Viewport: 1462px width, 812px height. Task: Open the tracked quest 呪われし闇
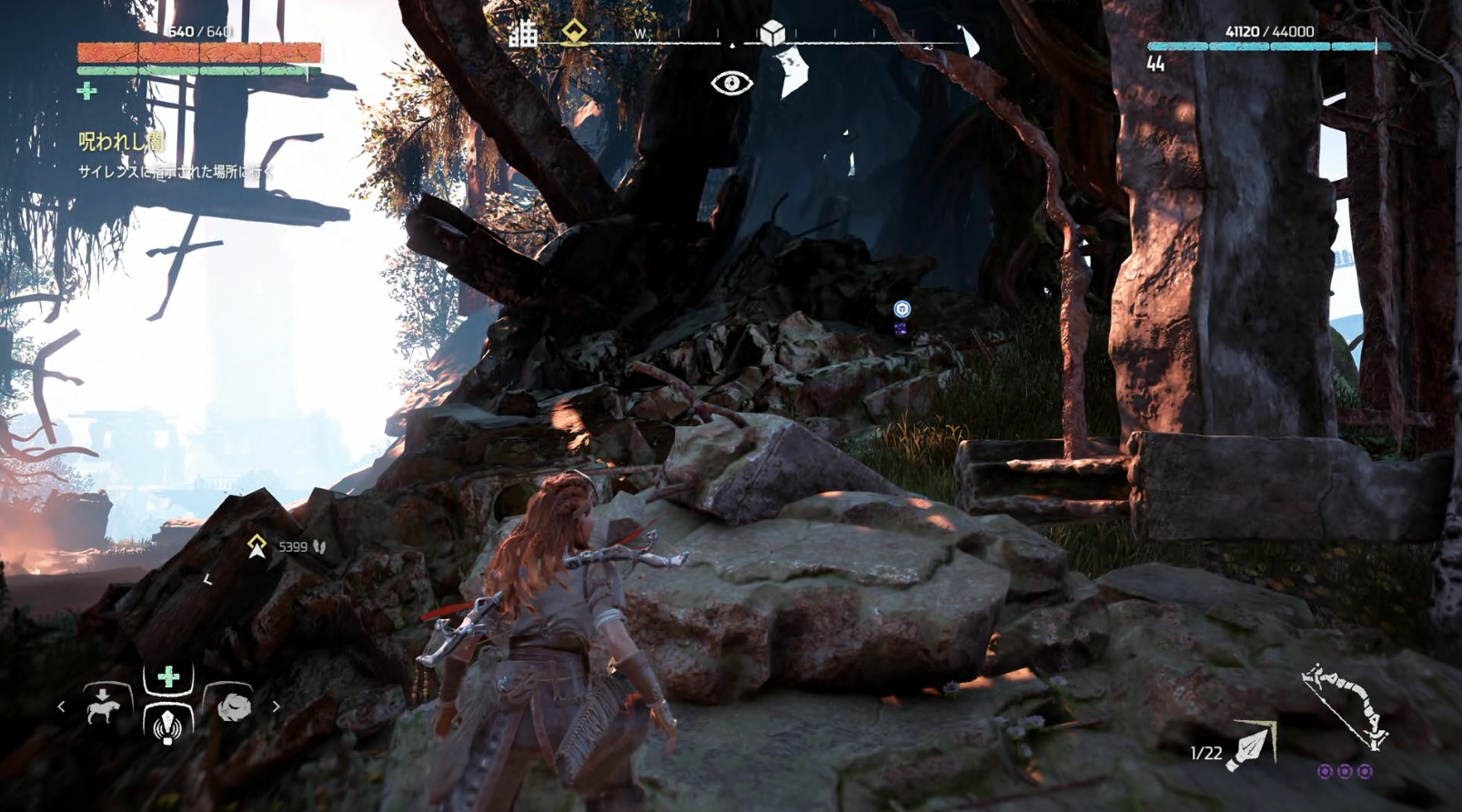(121, 141)
